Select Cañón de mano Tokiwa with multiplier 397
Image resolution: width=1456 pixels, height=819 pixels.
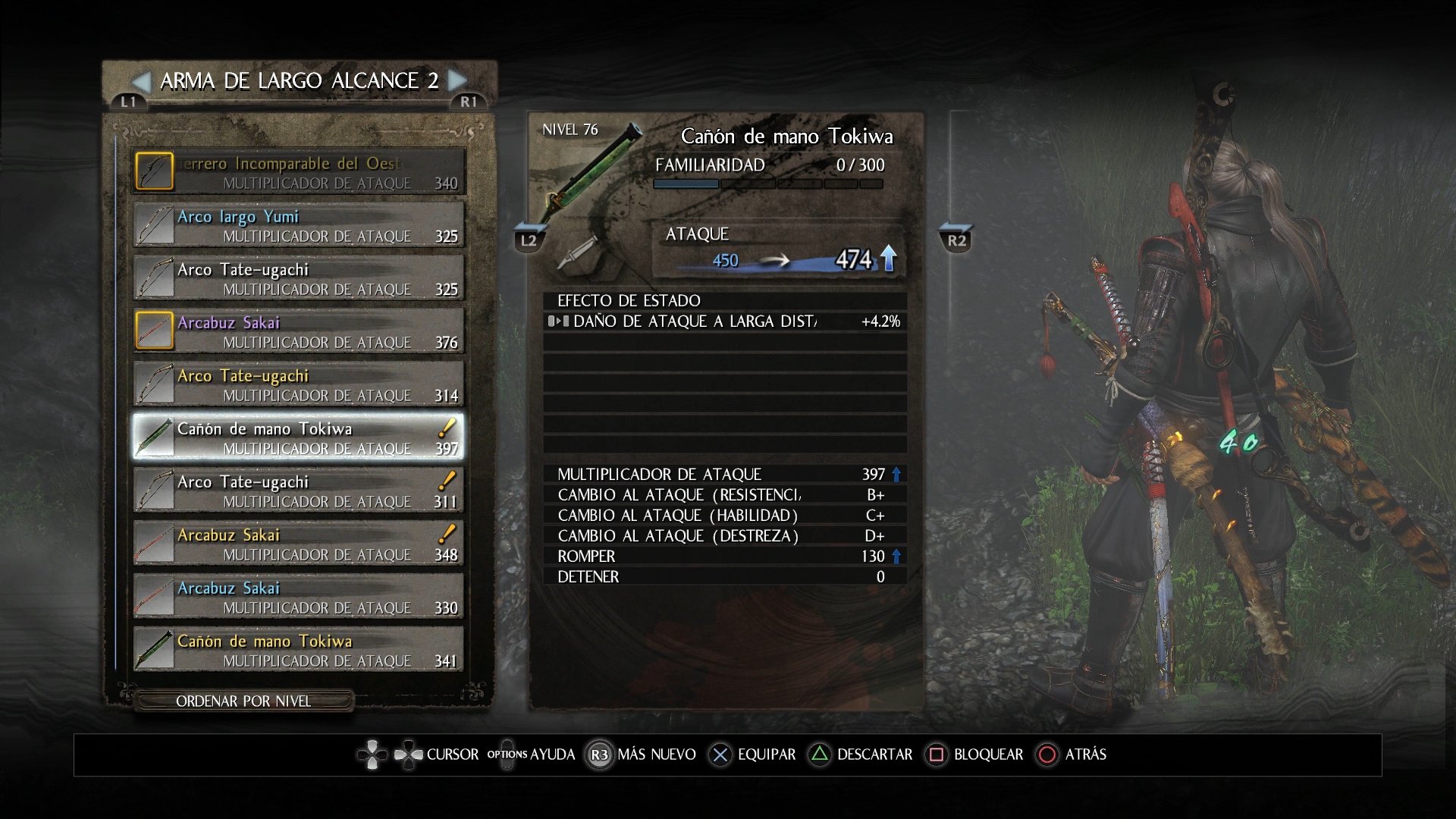[299, 438]
